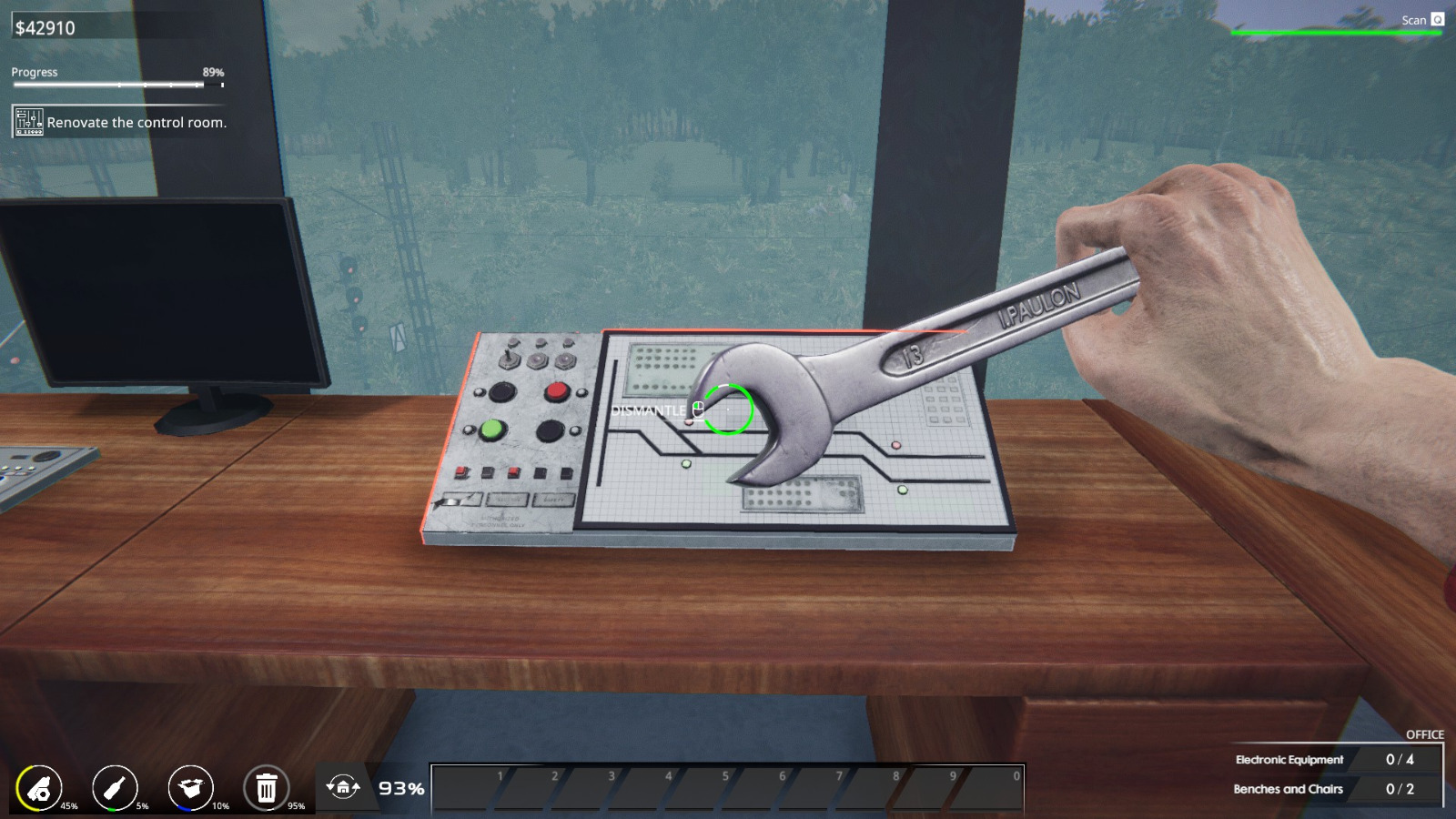Select the yellow metal scrap waste icon
Viewport: 1456px width, 819px height.
tap(41, 785)
